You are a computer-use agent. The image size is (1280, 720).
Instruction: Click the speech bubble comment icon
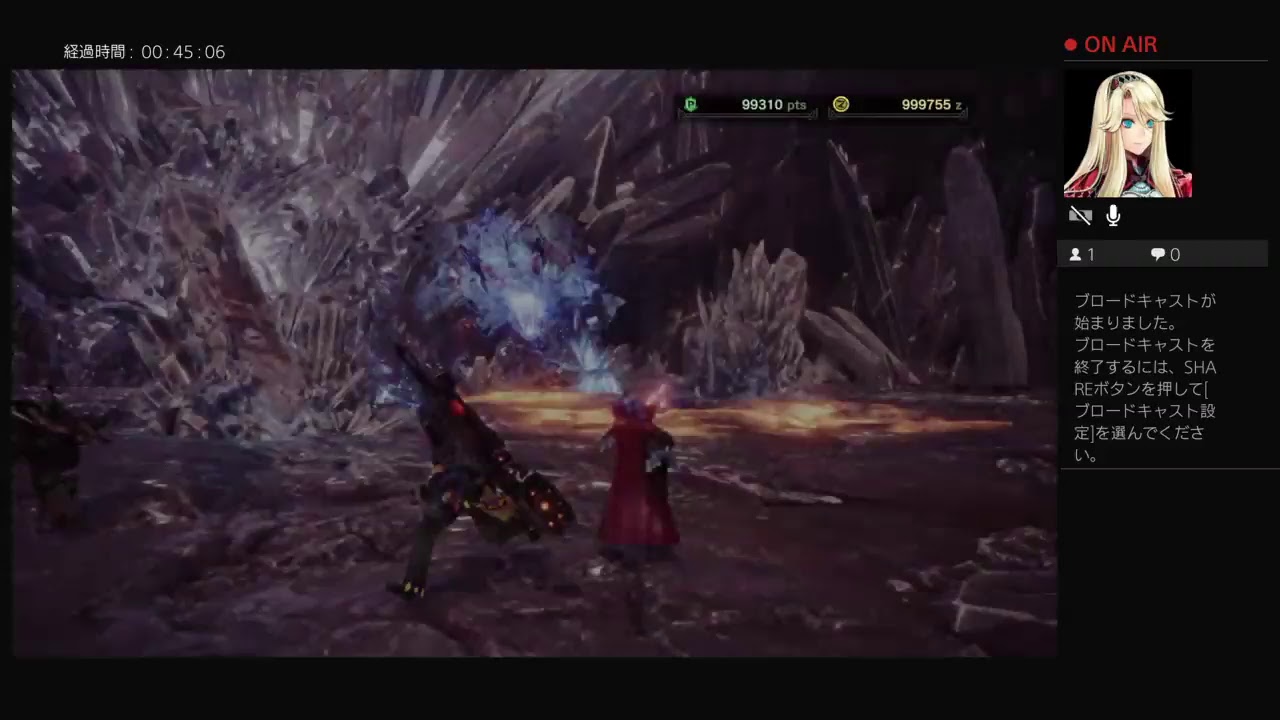coord(1157,254)
